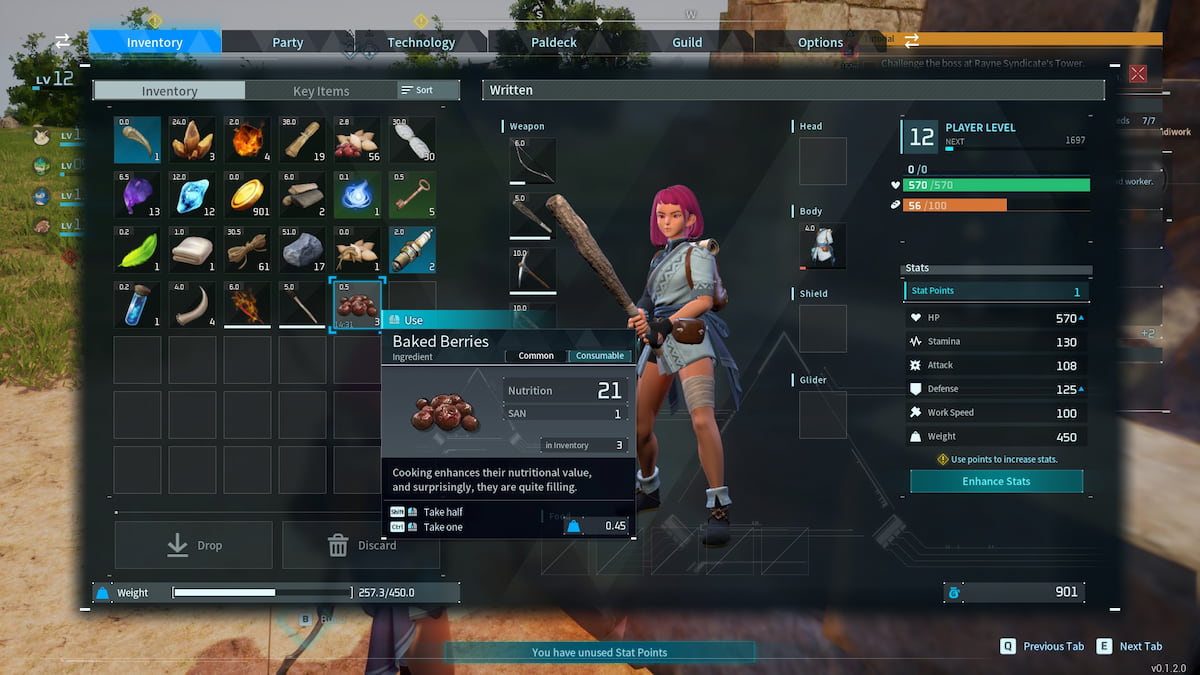Discard the selected item
The height and width of the screenshot is (675, 1200).
[360, 545]
